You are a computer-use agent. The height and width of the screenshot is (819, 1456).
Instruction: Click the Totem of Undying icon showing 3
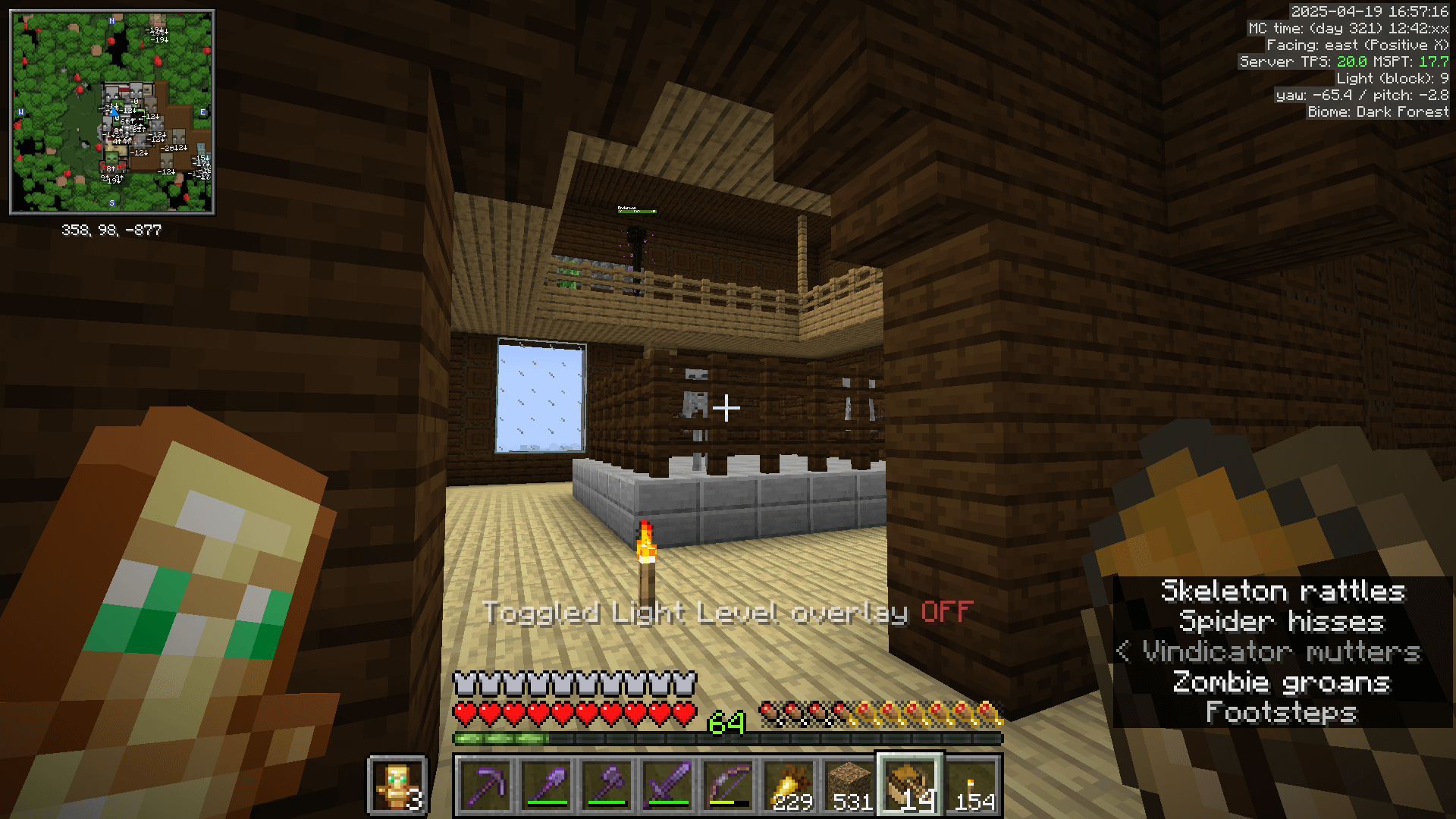(x=397, y=785)
